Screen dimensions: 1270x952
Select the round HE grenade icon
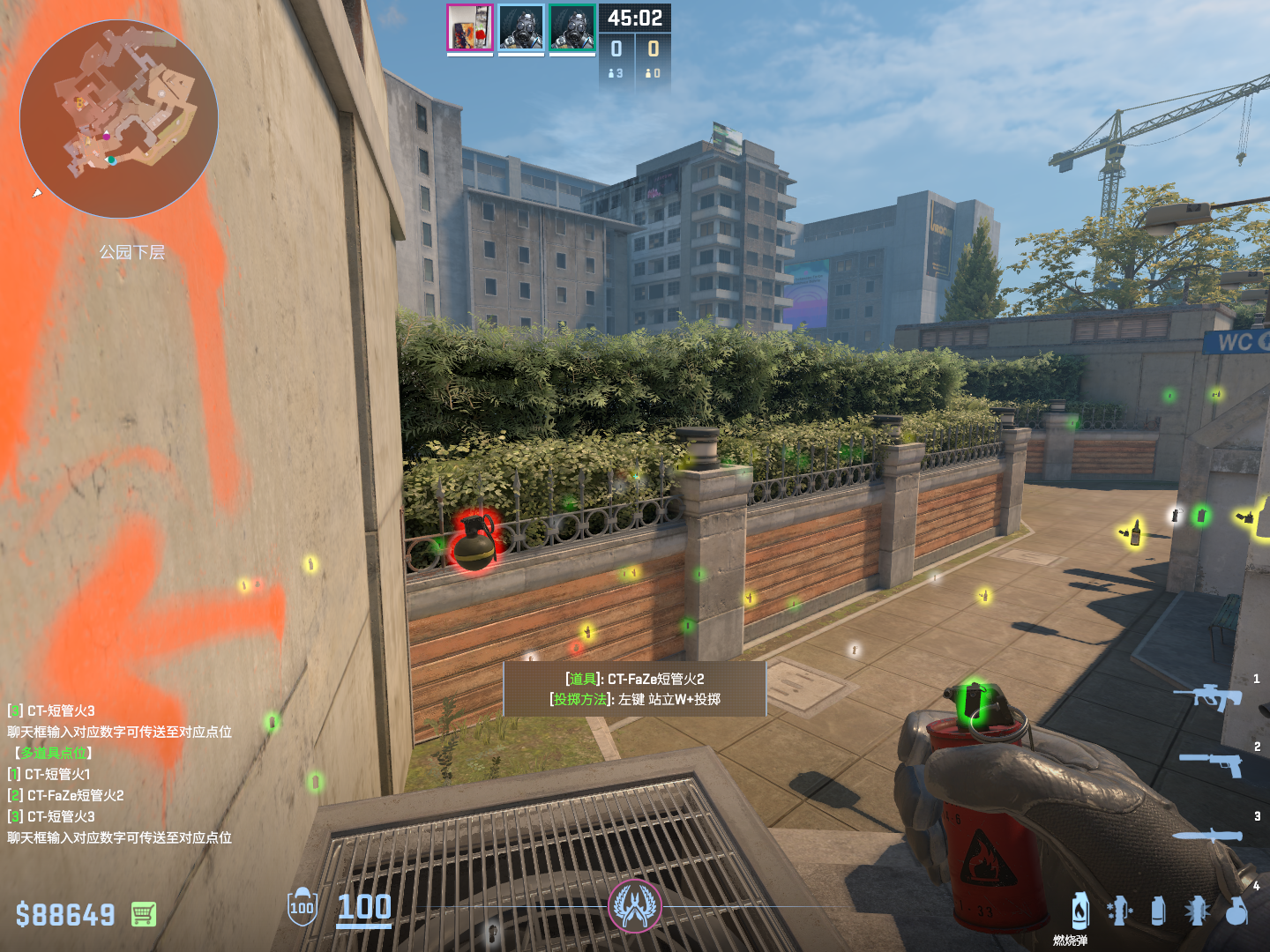(x=1236, y=911)
